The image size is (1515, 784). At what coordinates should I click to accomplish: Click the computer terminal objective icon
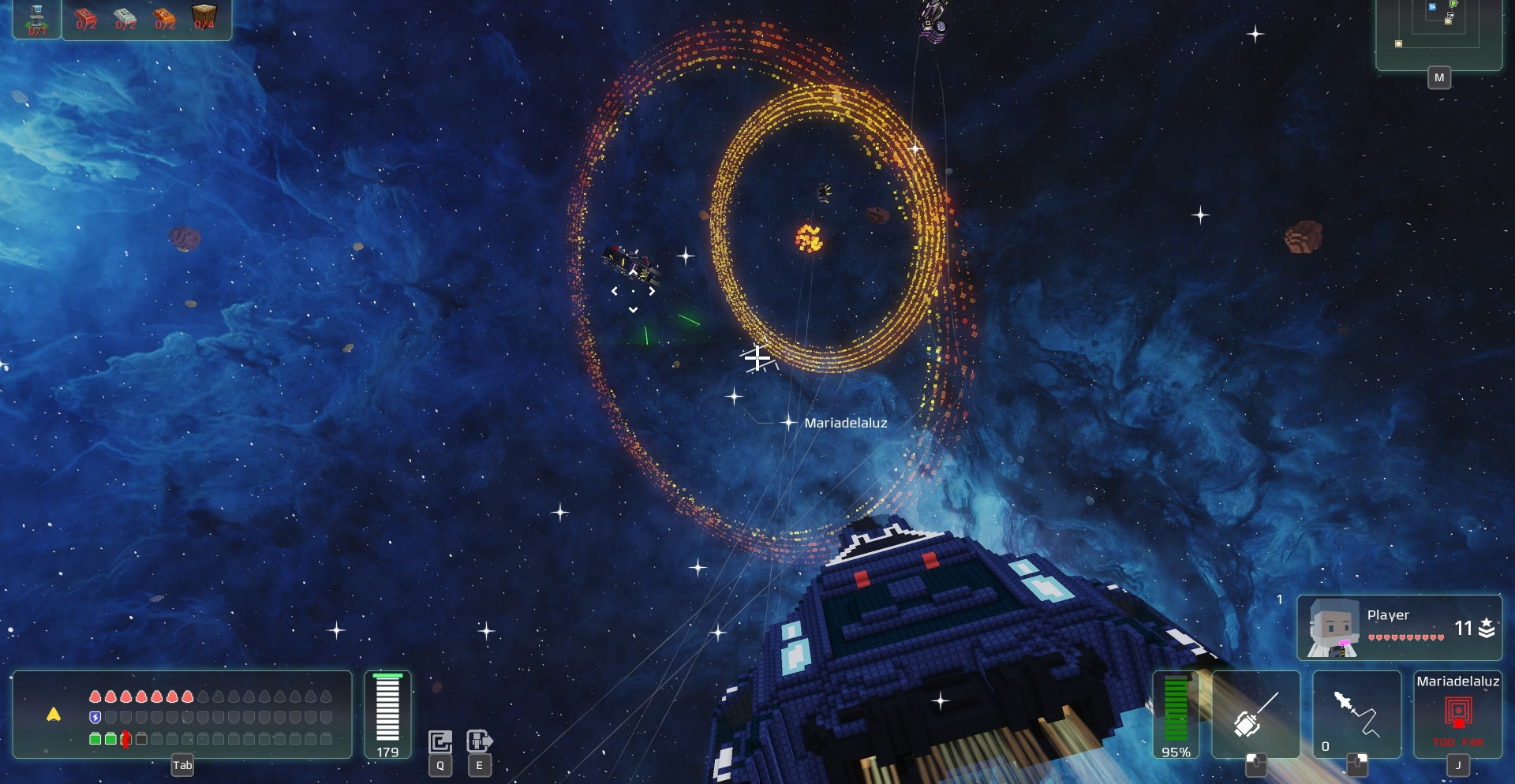(x=37, y=19)
